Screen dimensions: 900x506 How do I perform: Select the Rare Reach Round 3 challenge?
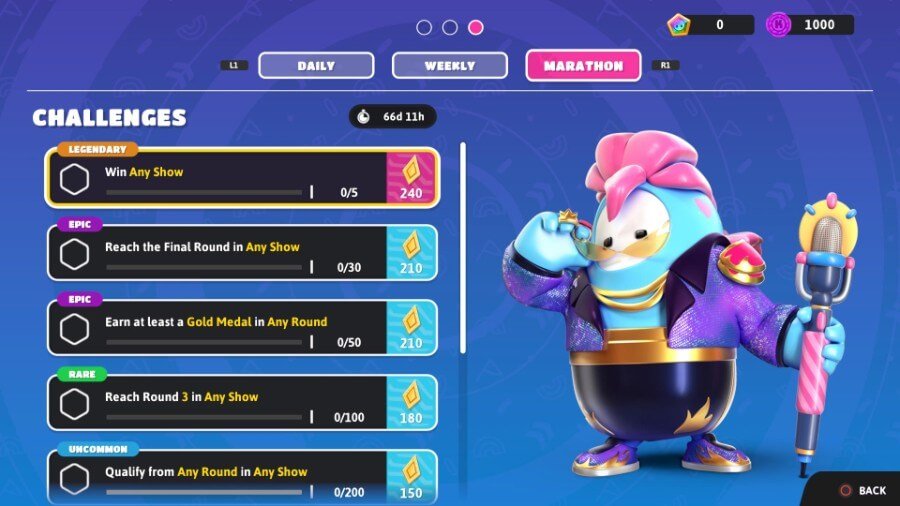tap(242, 404)
